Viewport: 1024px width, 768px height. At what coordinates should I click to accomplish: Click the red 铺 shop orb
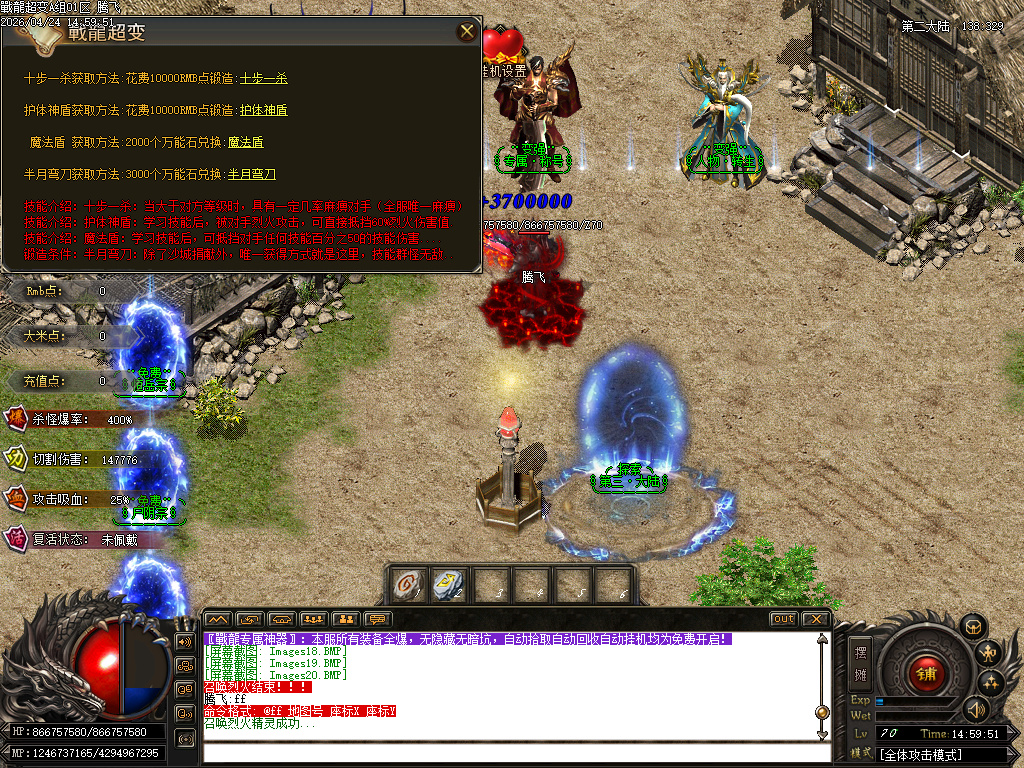[x=926, y=673]
